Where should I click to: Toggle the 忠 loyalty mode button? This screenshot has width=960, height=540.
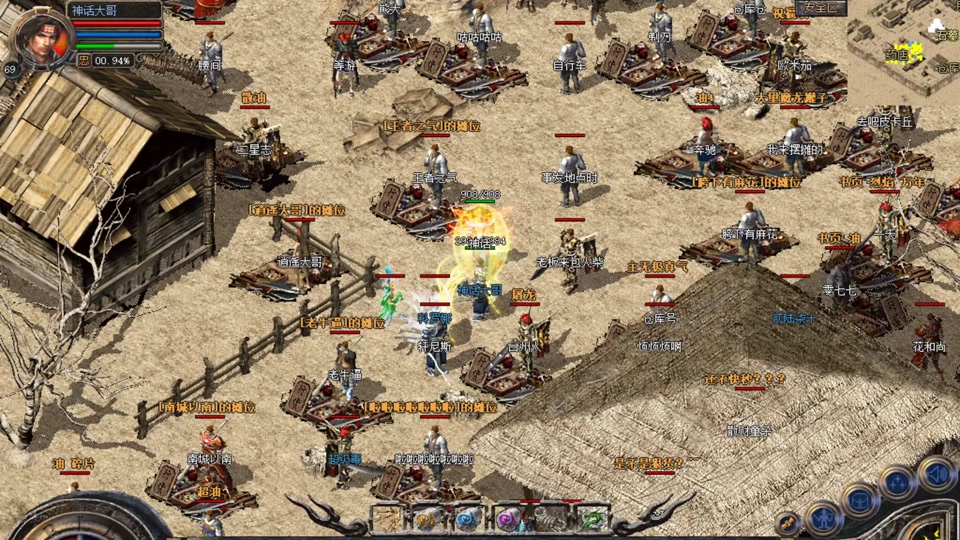pyautogui.click(x=84, y=60)
